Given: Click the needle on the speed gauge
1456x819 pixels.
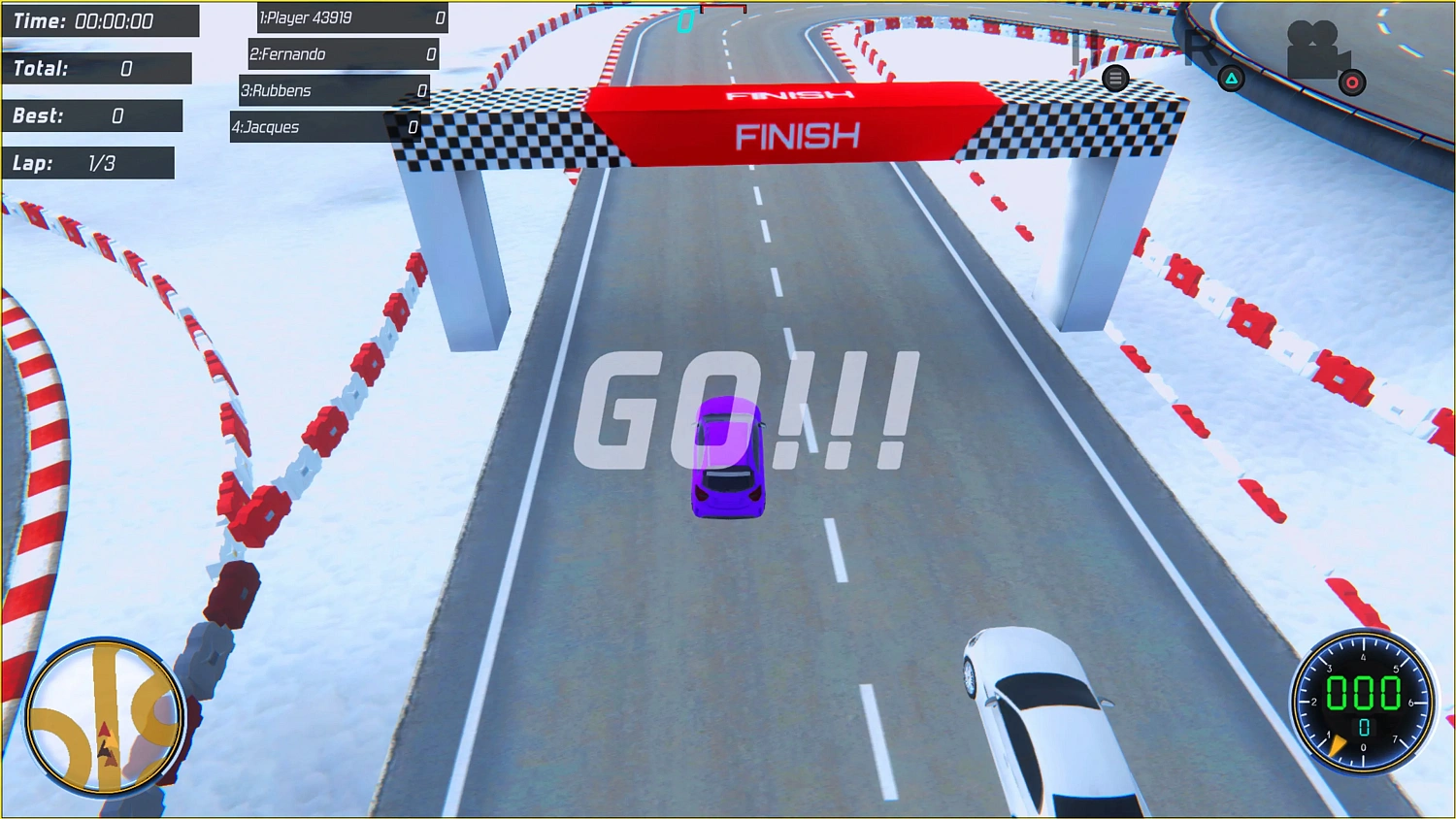Looking at the screenshot, I should point(1338,743).
